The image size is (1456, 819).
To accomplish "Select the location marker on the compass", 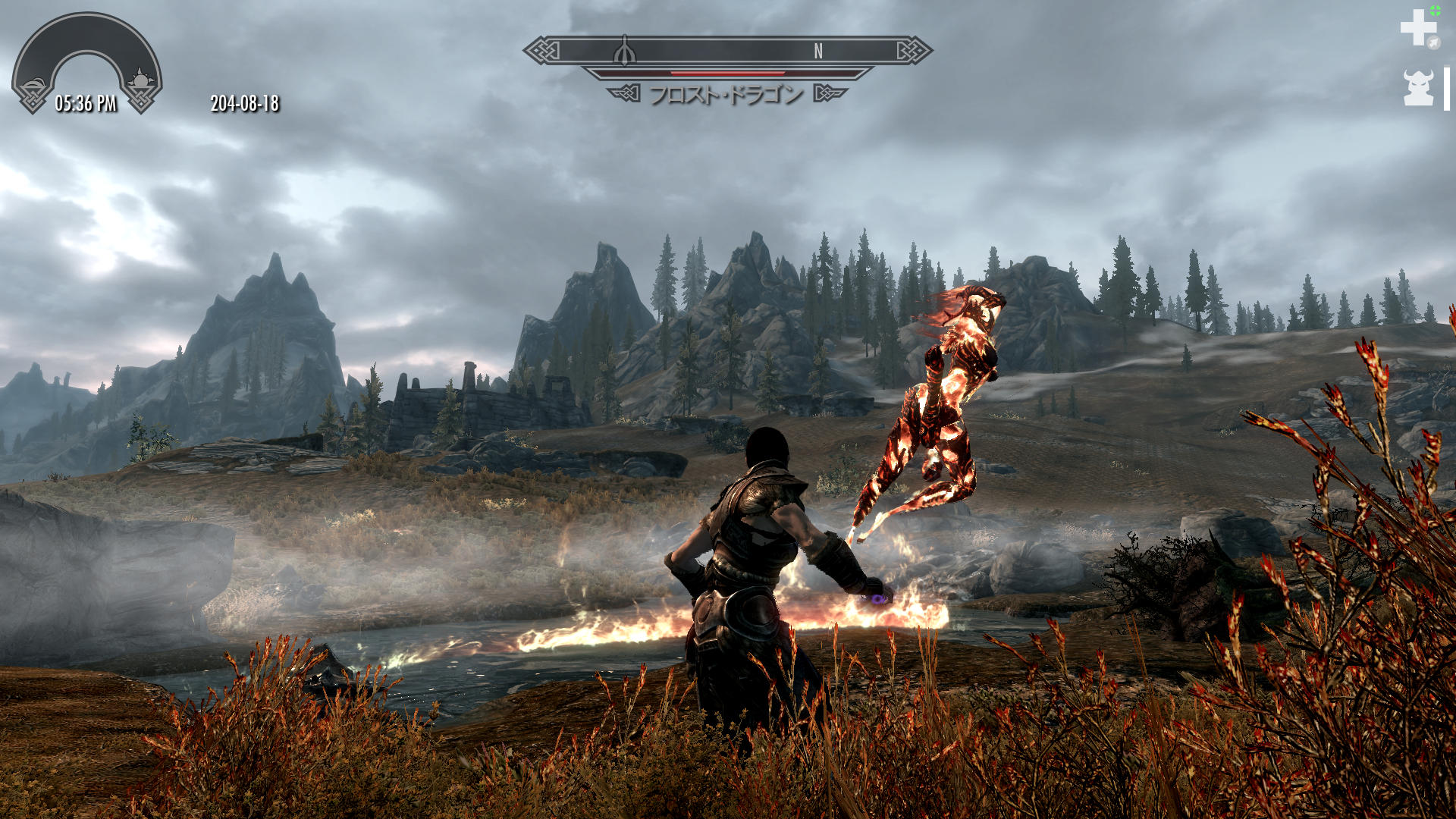I will 624,51.
